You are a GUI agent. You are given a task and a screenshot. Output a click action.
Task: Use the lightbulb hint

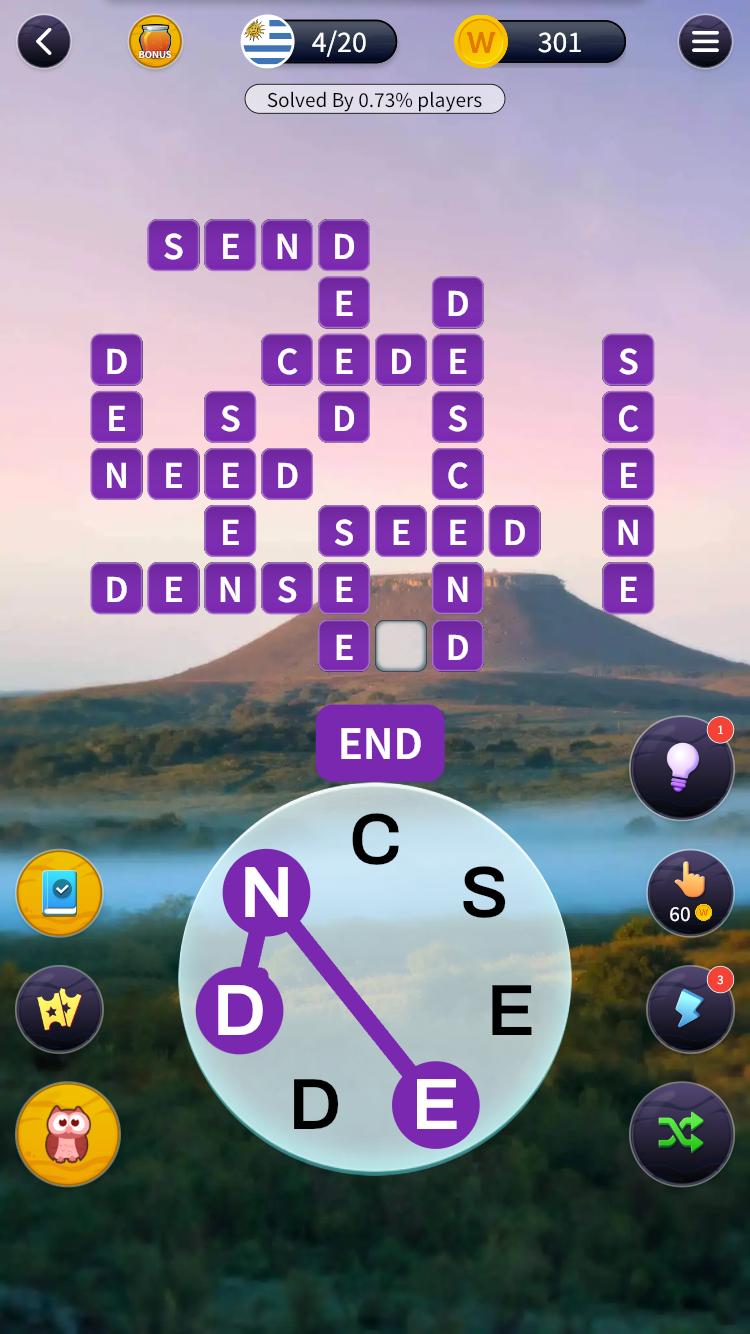682,768
